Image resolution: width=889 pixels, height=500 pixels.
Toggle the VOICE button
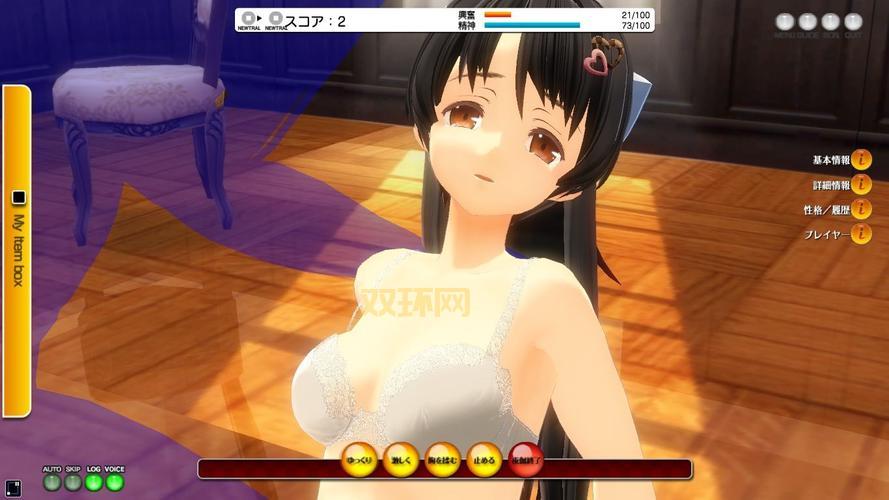click(x=115, y=483)
